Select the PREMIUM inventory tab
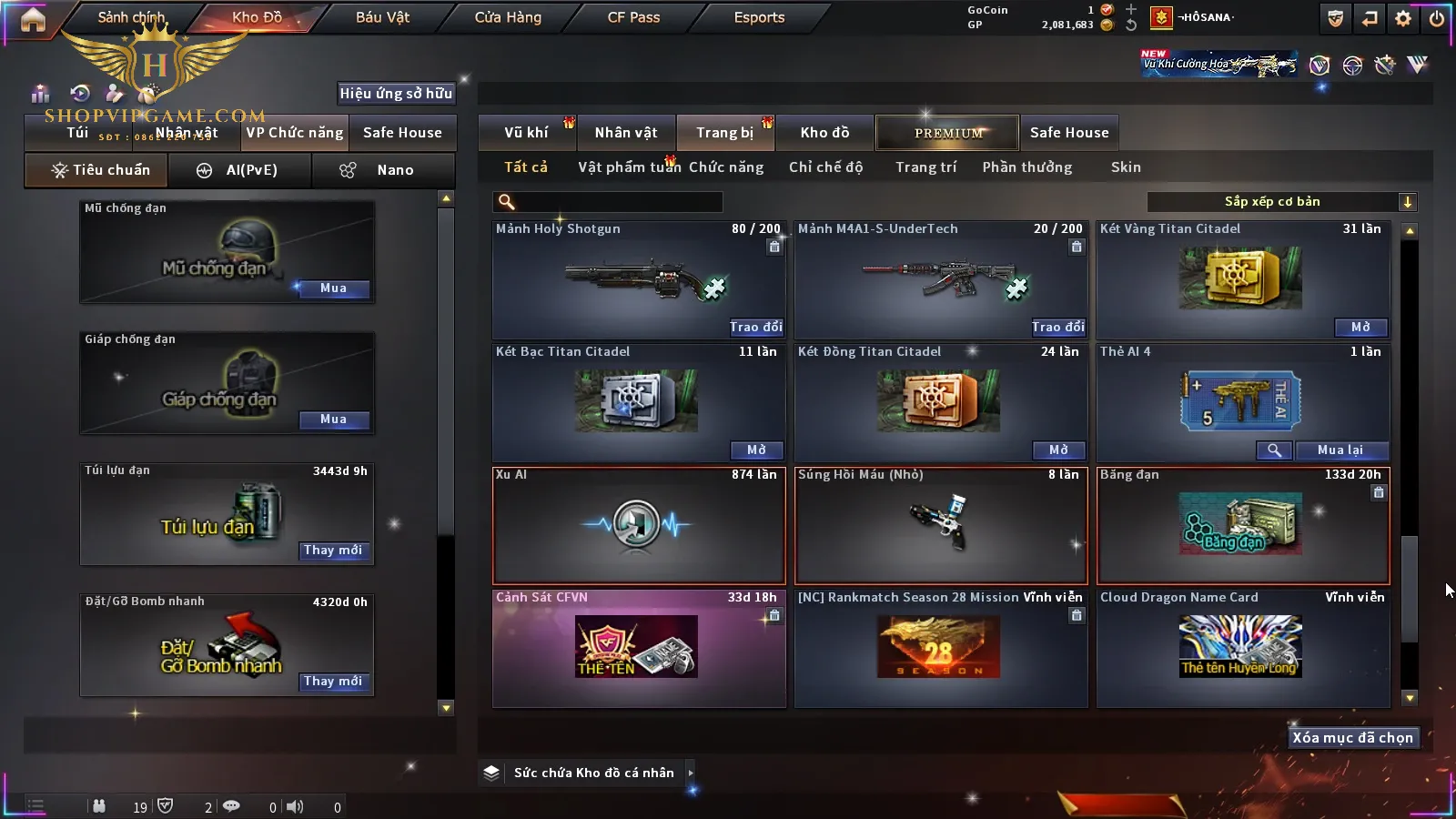Screen dimensions: 1456x819 (948, 133)
